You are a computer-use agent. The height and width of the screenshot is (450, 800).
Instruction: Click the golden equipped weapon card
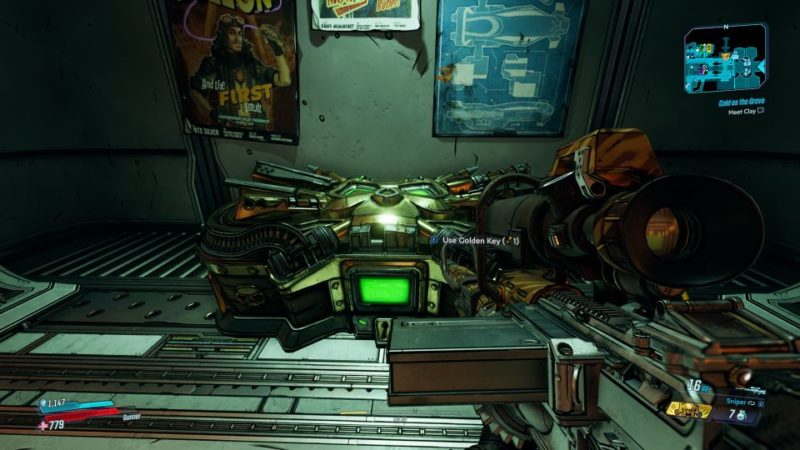(690, 411)
